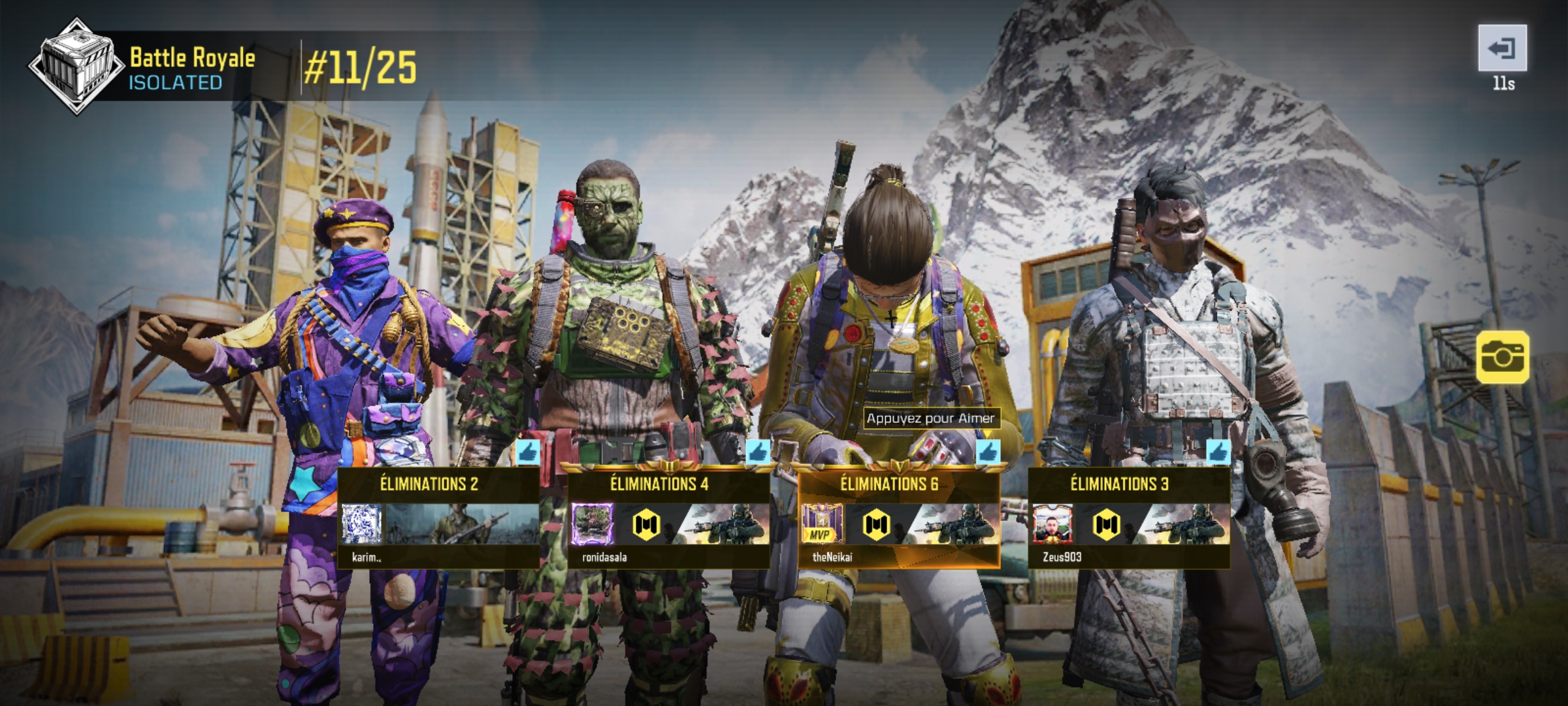Exit the match results screen

point(1502,48)
